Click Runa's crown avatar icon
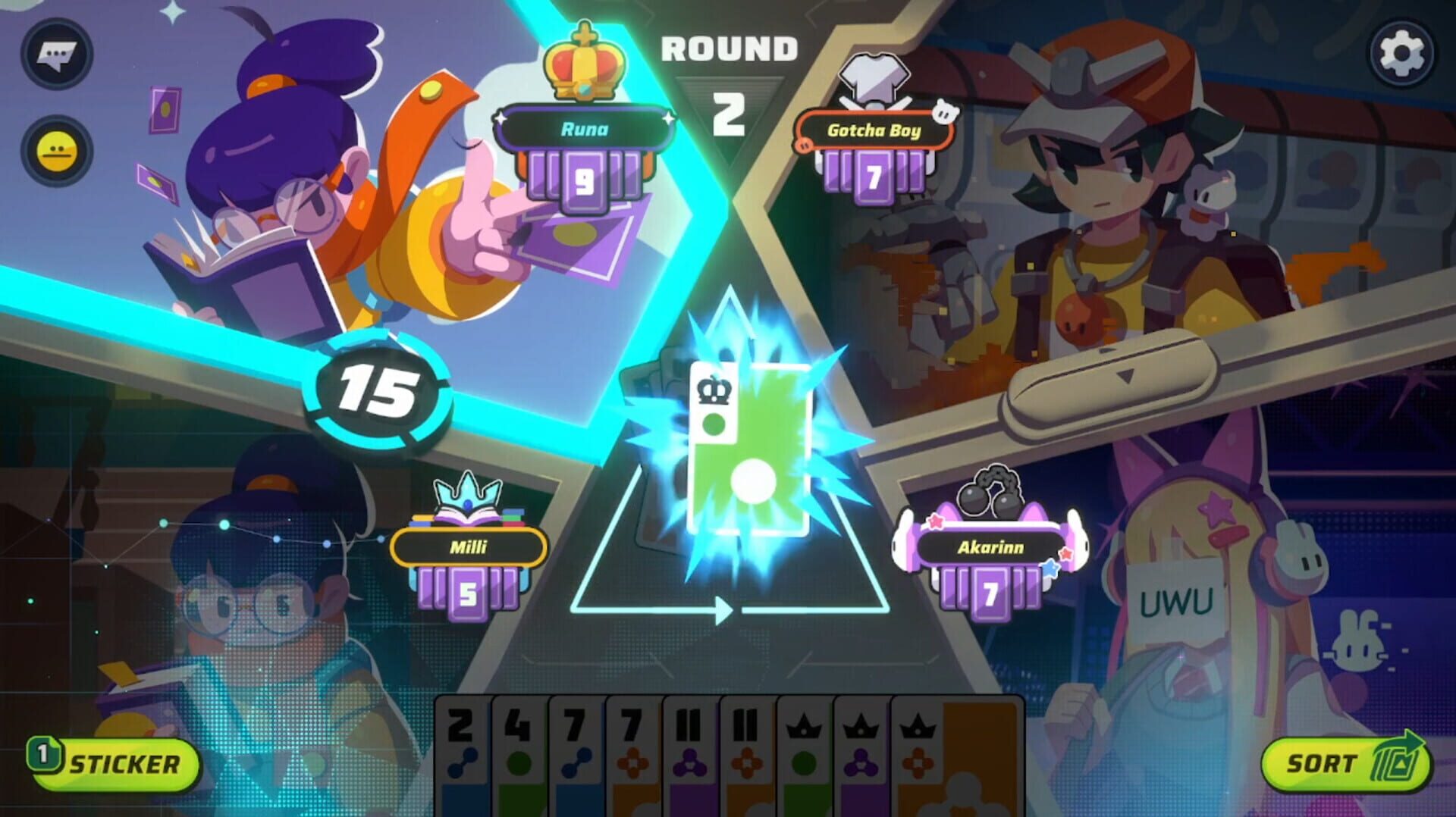The height and width of the screenshot is (817, 1456). [582, 61]
